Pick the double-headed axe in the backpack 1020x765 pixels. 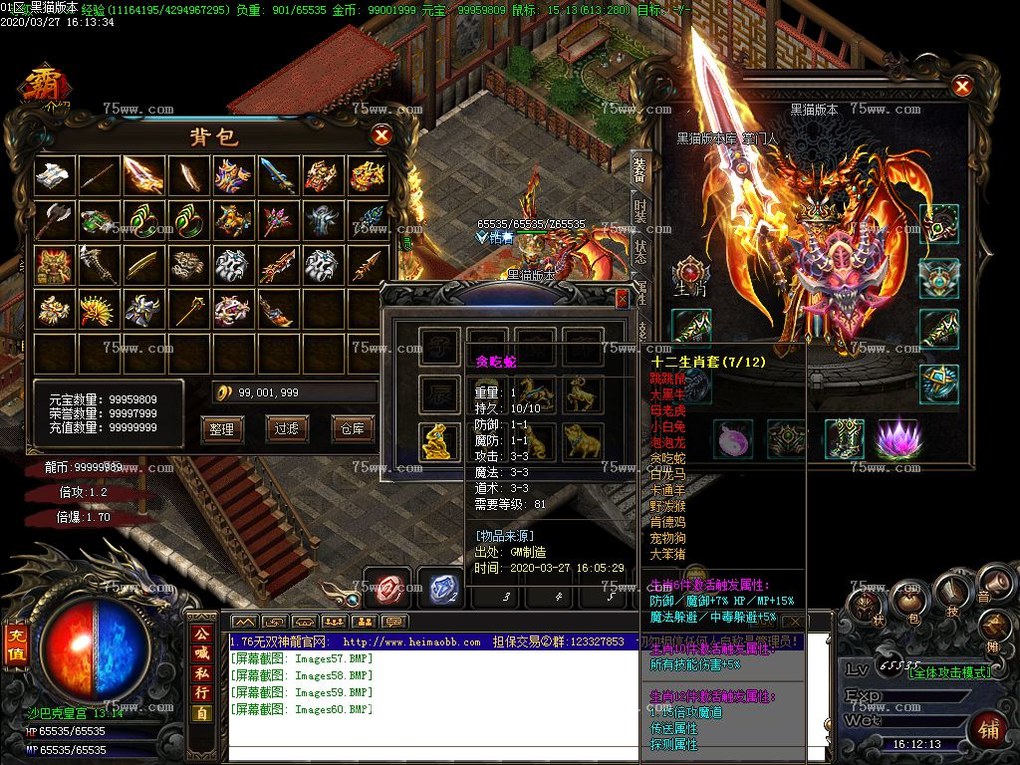[55, 220]
